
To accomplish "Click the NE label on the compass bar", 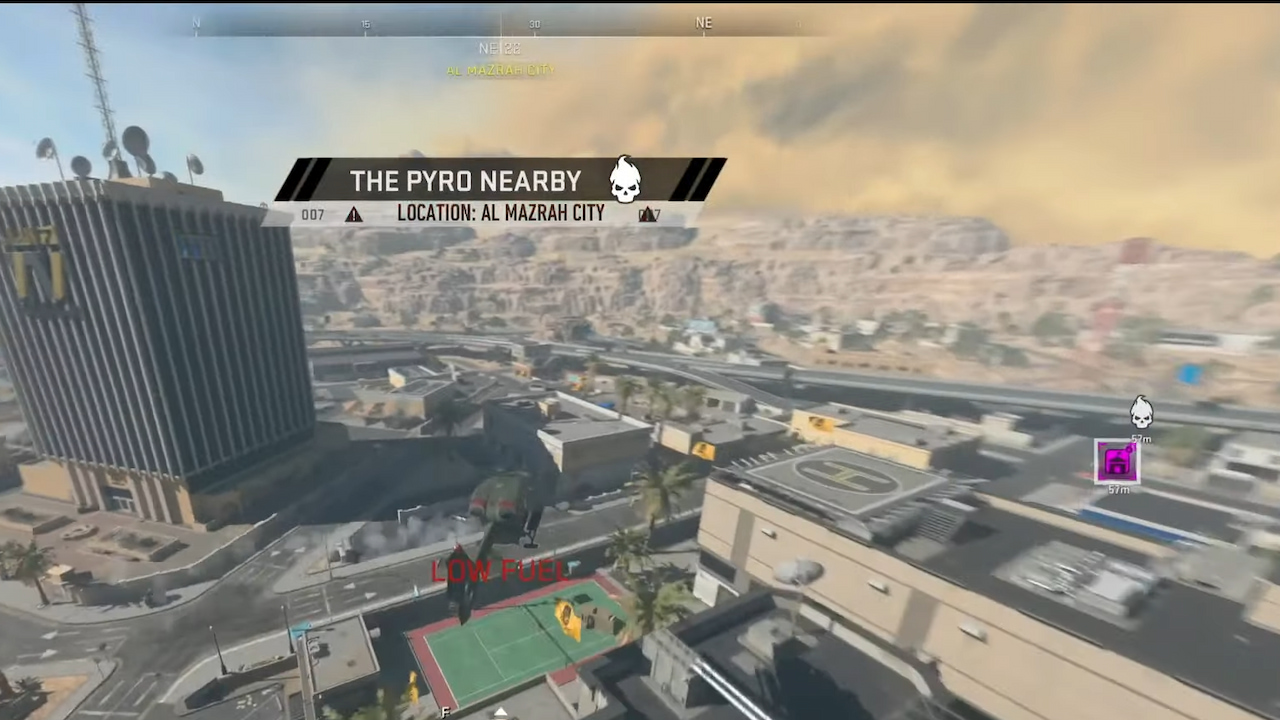I will pos(703,22).
